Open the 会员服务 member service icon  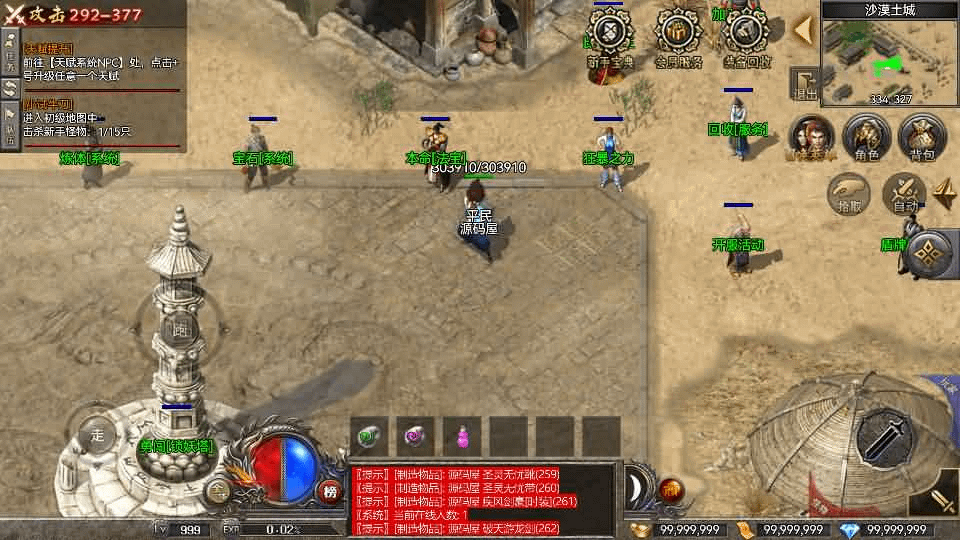[x=679, y=38]
